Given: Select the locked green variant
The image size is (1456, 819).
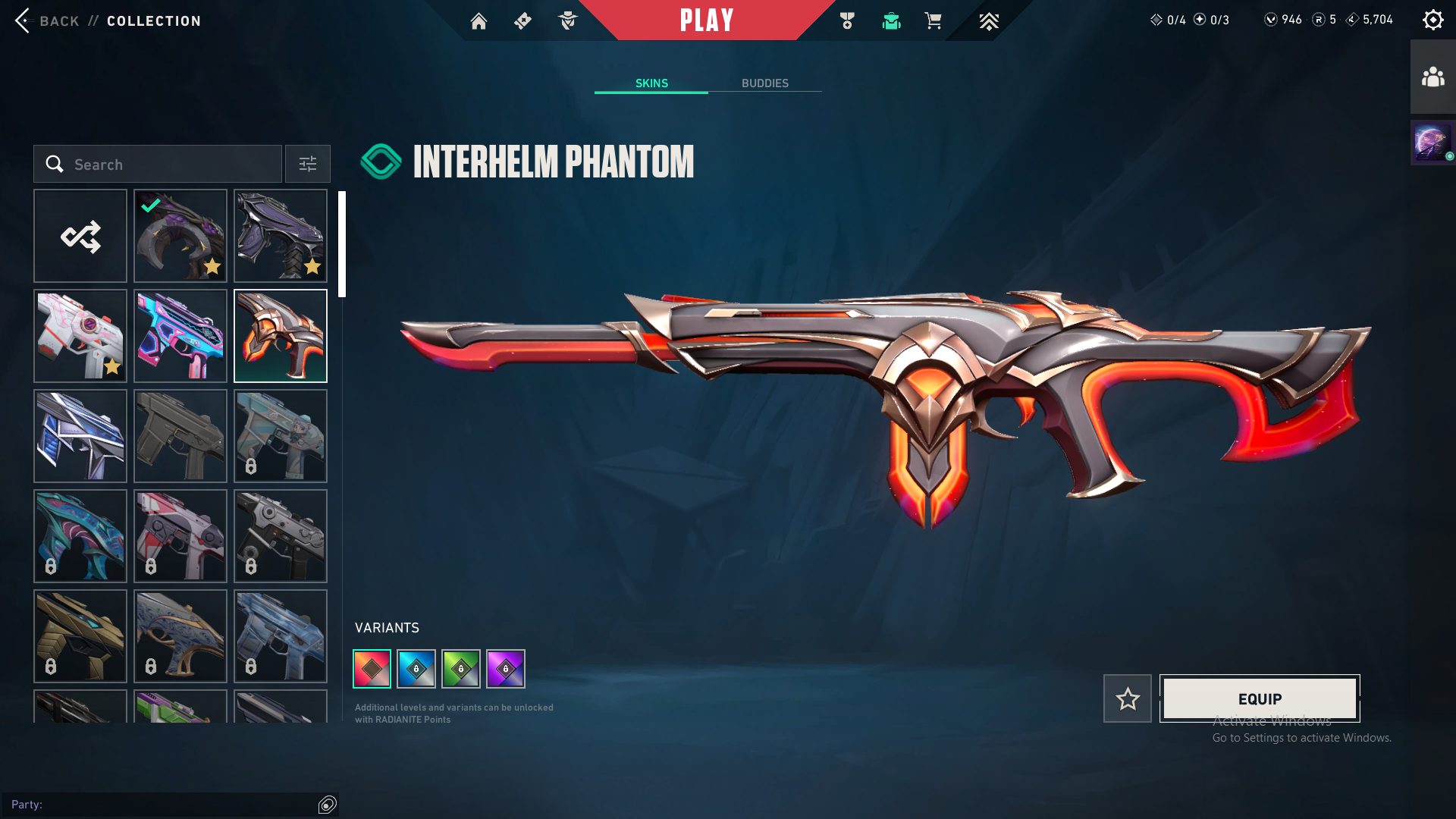Looking at the screenshot, I should click(461, 669).
